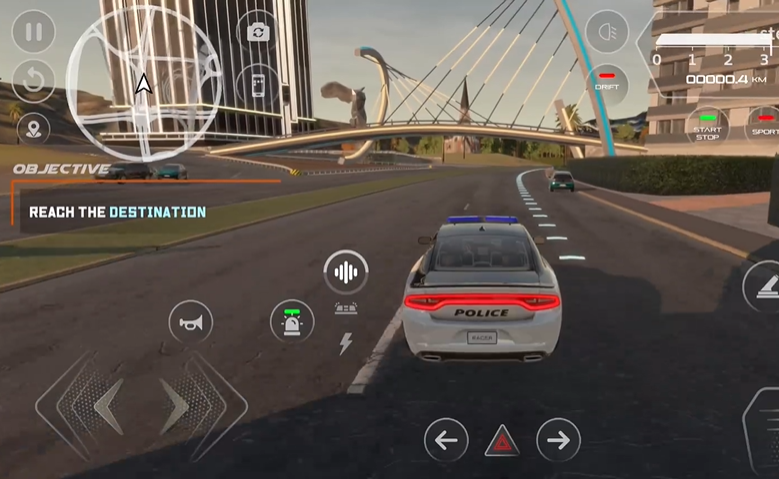Activate the siren sound wave button
Image resolution: width=779 pixels, height=479 pixels.
coord(346,272)
